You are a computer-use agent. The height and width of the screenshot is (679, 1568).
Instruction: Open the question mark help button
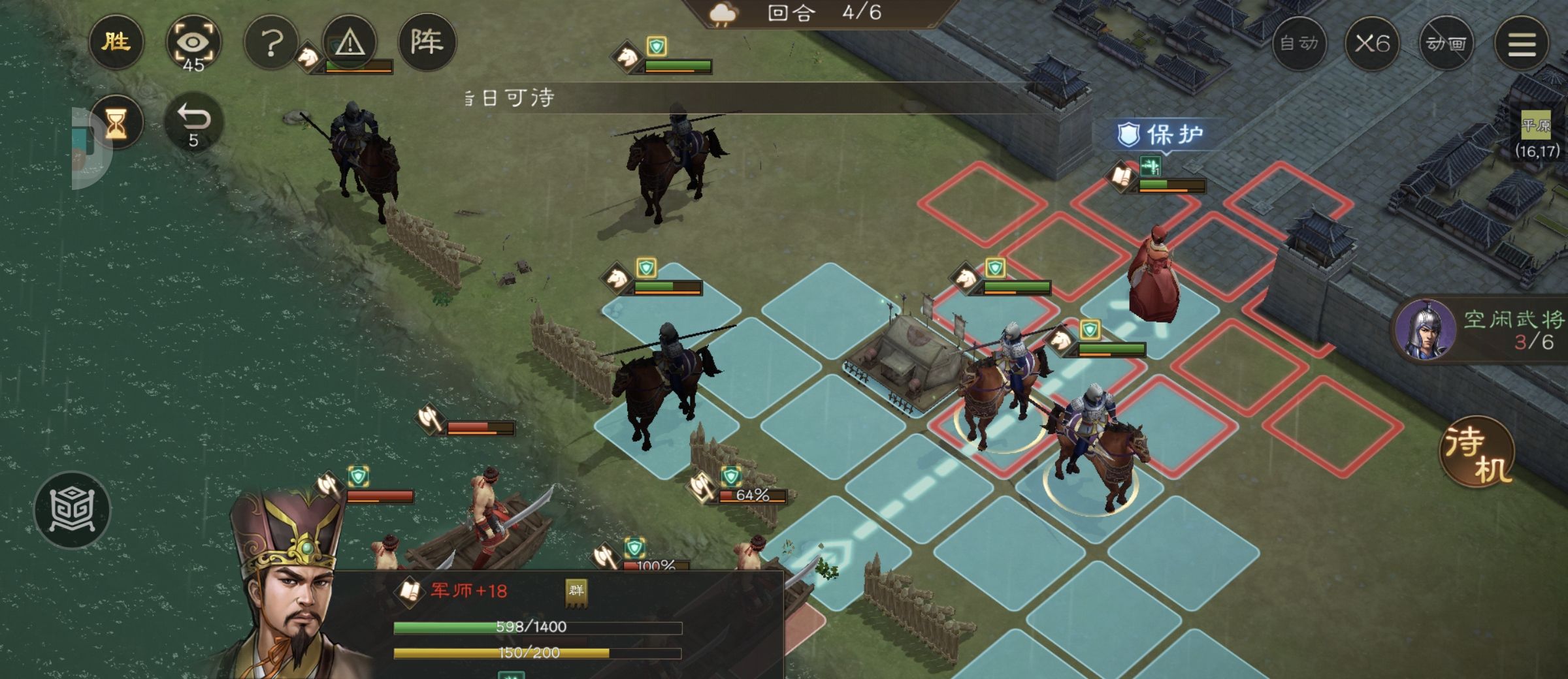click(x=271, y=44)
